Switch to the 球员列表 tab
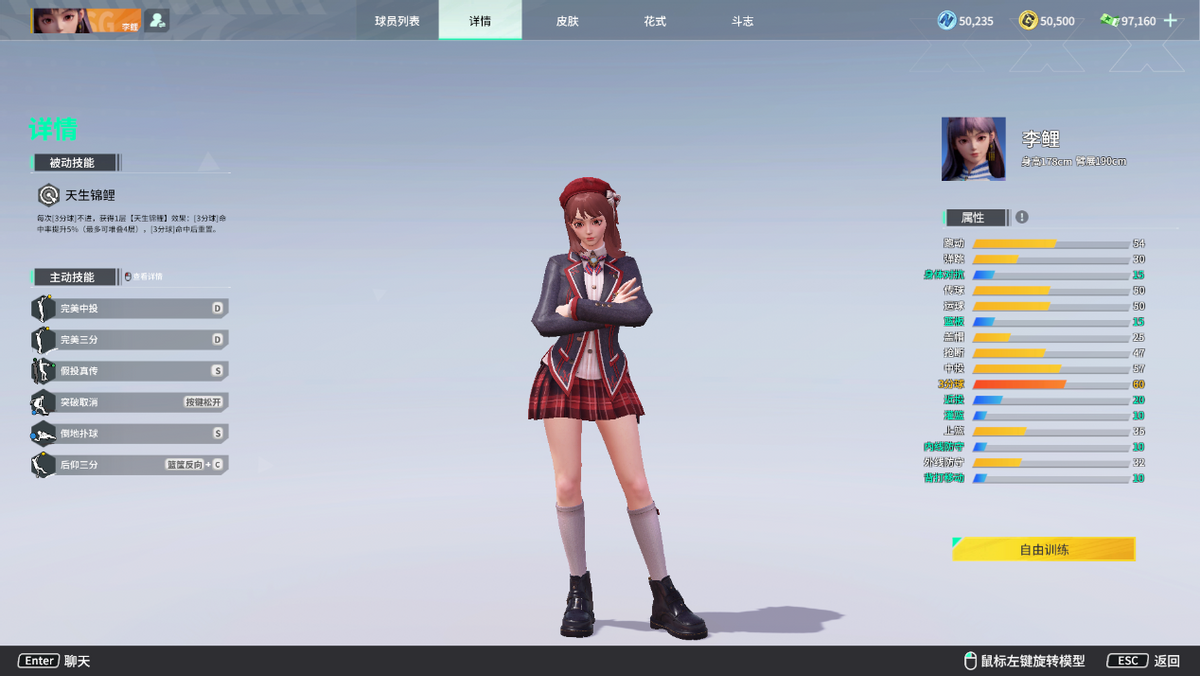 pos(397,21)
